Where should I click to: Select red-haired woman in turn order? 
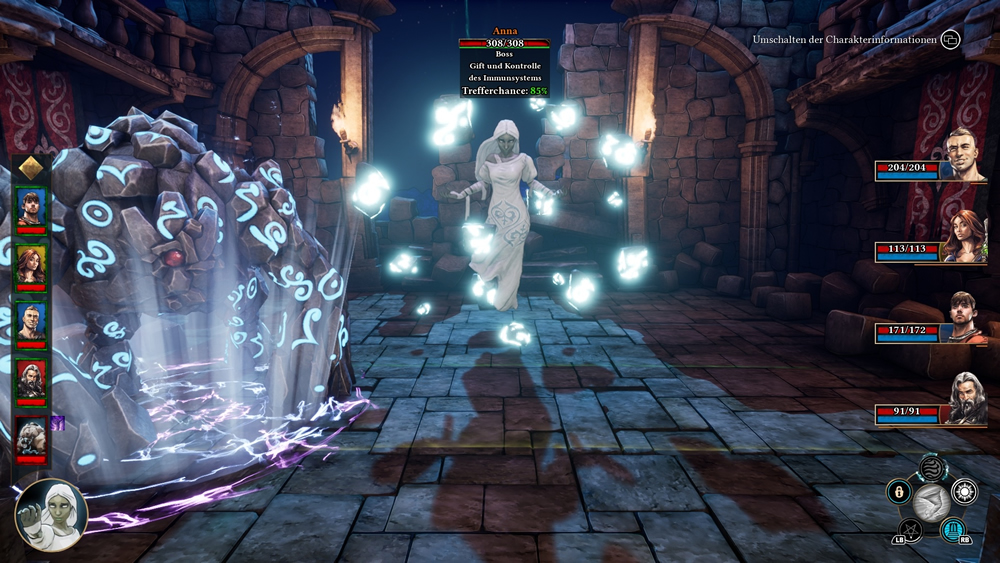[x=31, y=265]
